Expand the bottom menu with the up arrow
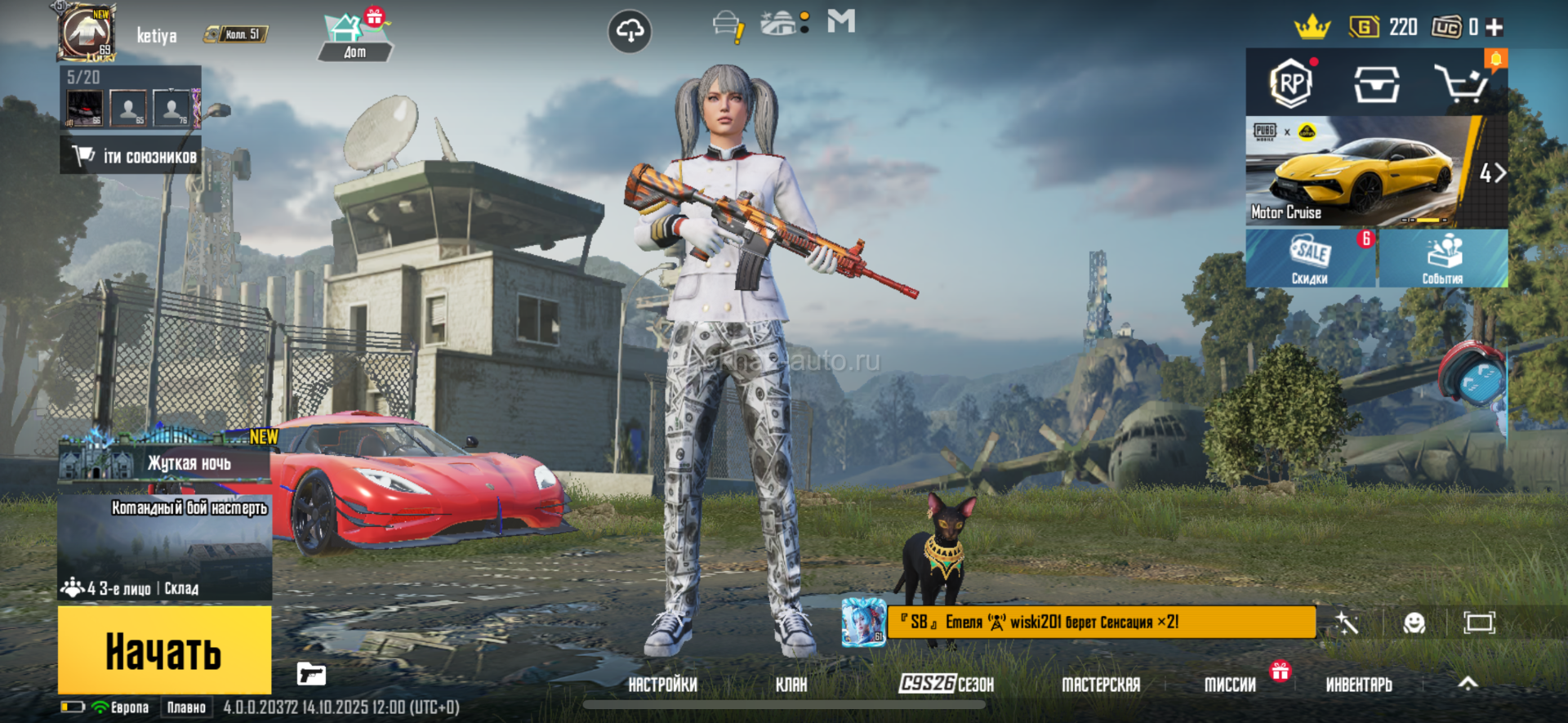1568x723 pixels. pyautogui.click(x=1468, y=684)
